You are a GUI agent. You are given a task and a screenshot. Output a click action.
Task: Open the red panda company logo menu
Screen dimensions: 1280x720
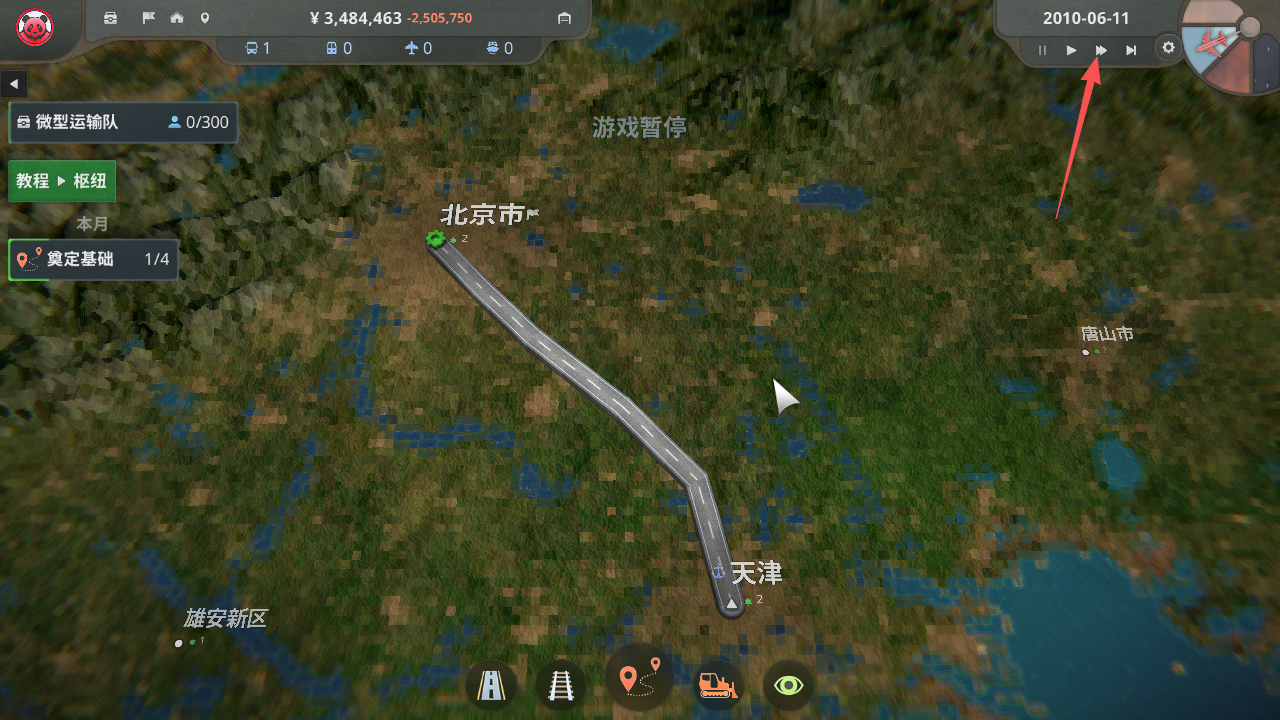[35, 27]
